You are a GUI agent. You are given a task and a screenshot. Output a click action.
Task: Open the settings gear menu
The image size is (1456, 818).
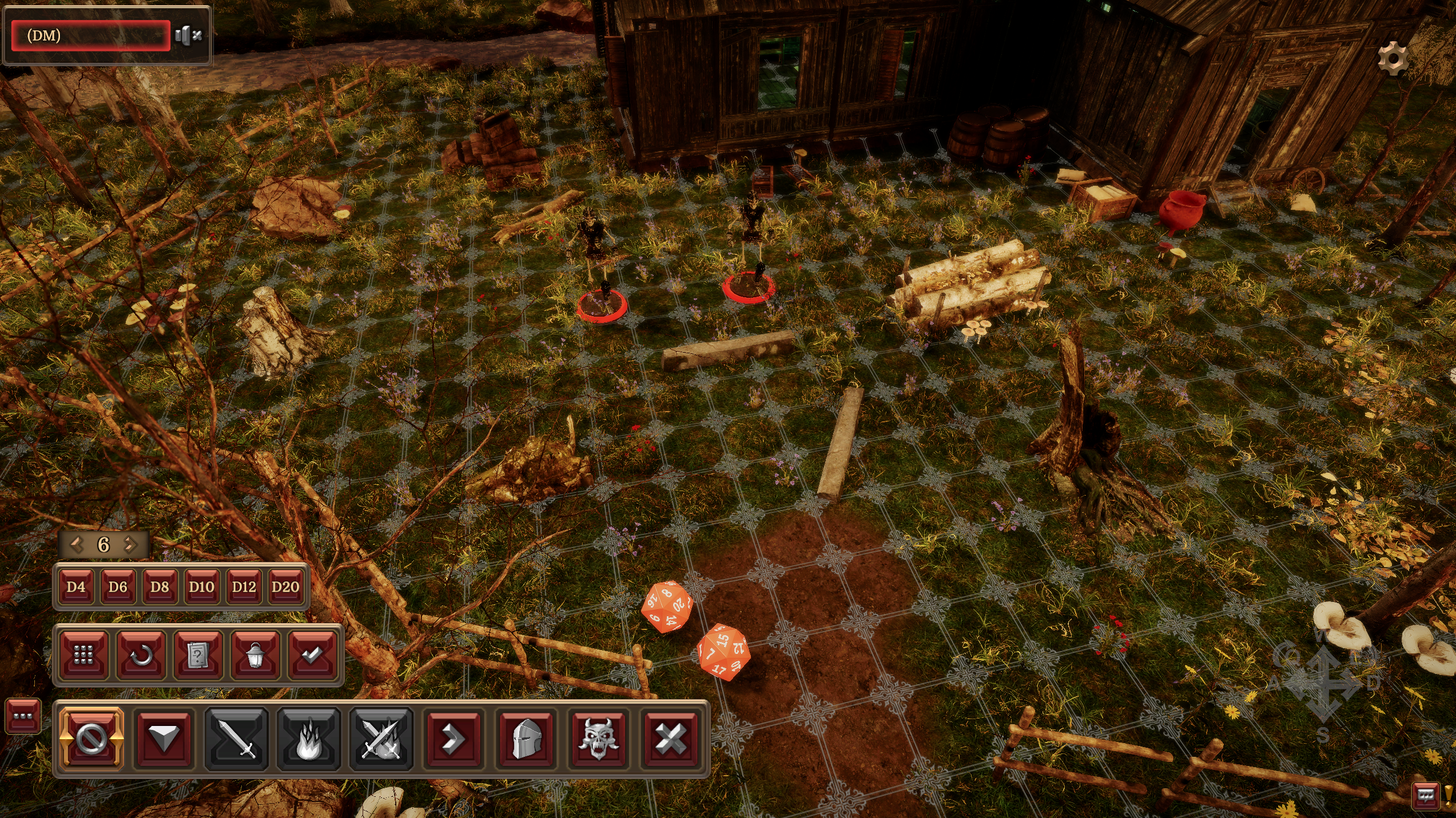coord(1393,58)
